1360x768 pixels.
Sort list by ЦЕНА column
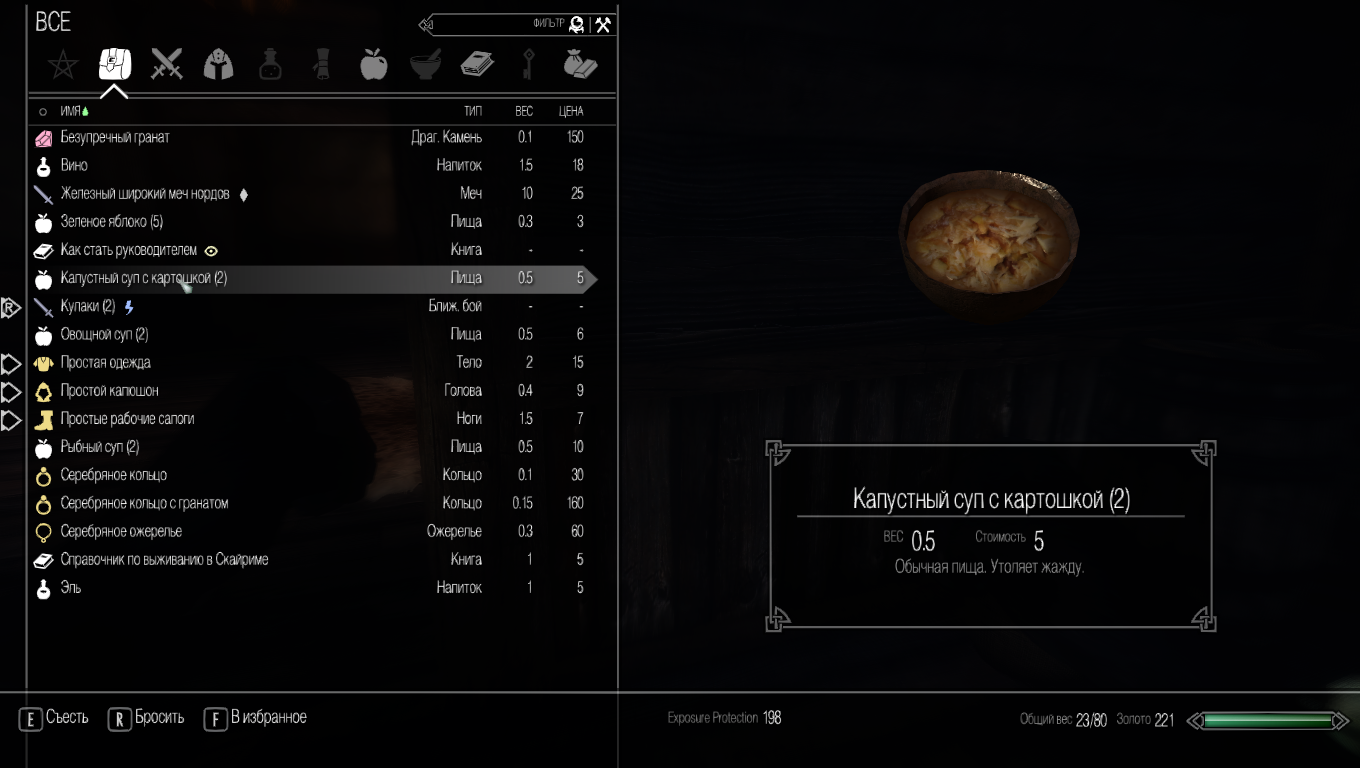(572, 111)
